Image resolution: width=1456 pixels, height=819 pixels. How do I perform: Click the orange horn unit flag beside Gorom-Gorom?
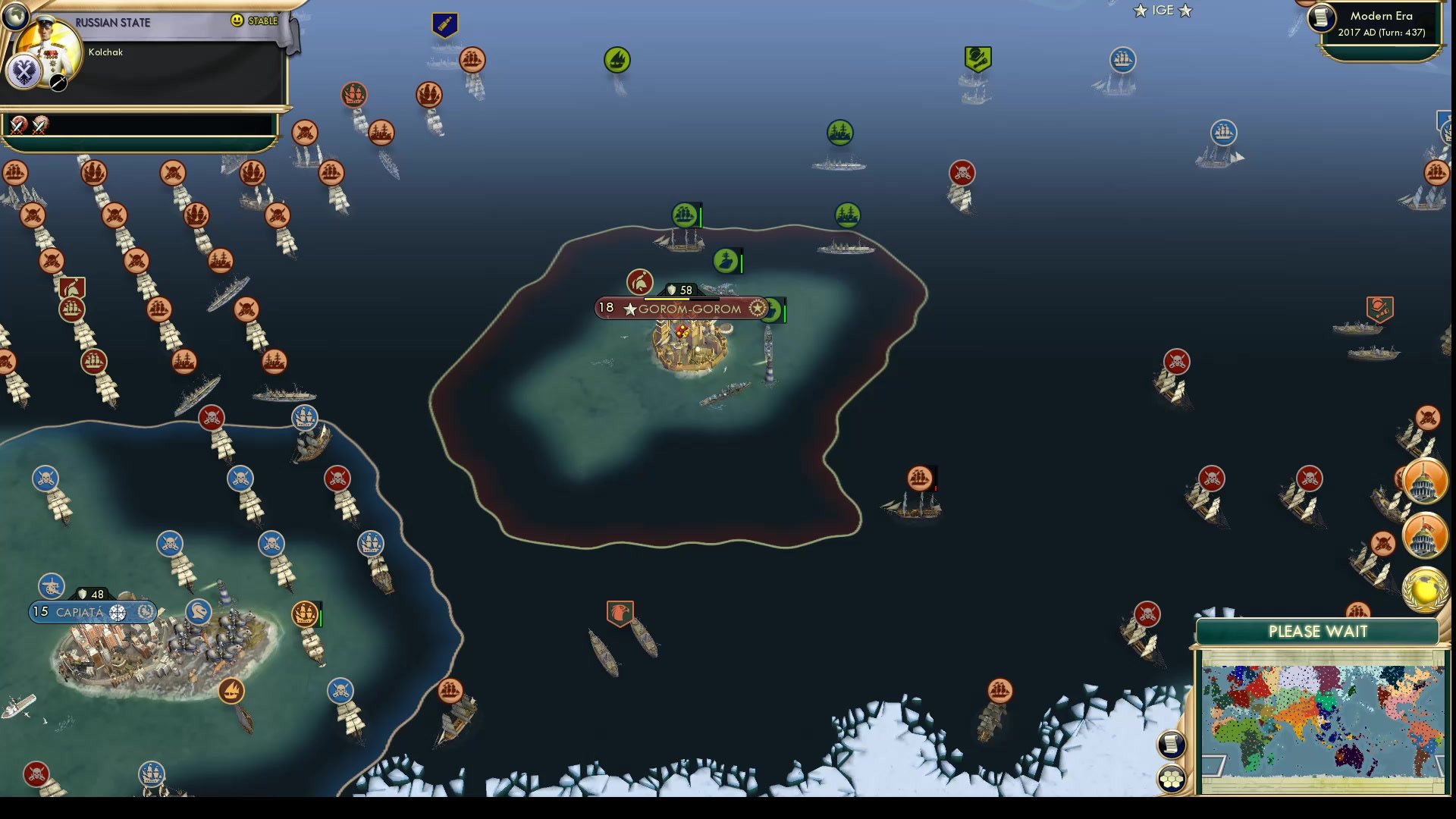click(641, 283)
